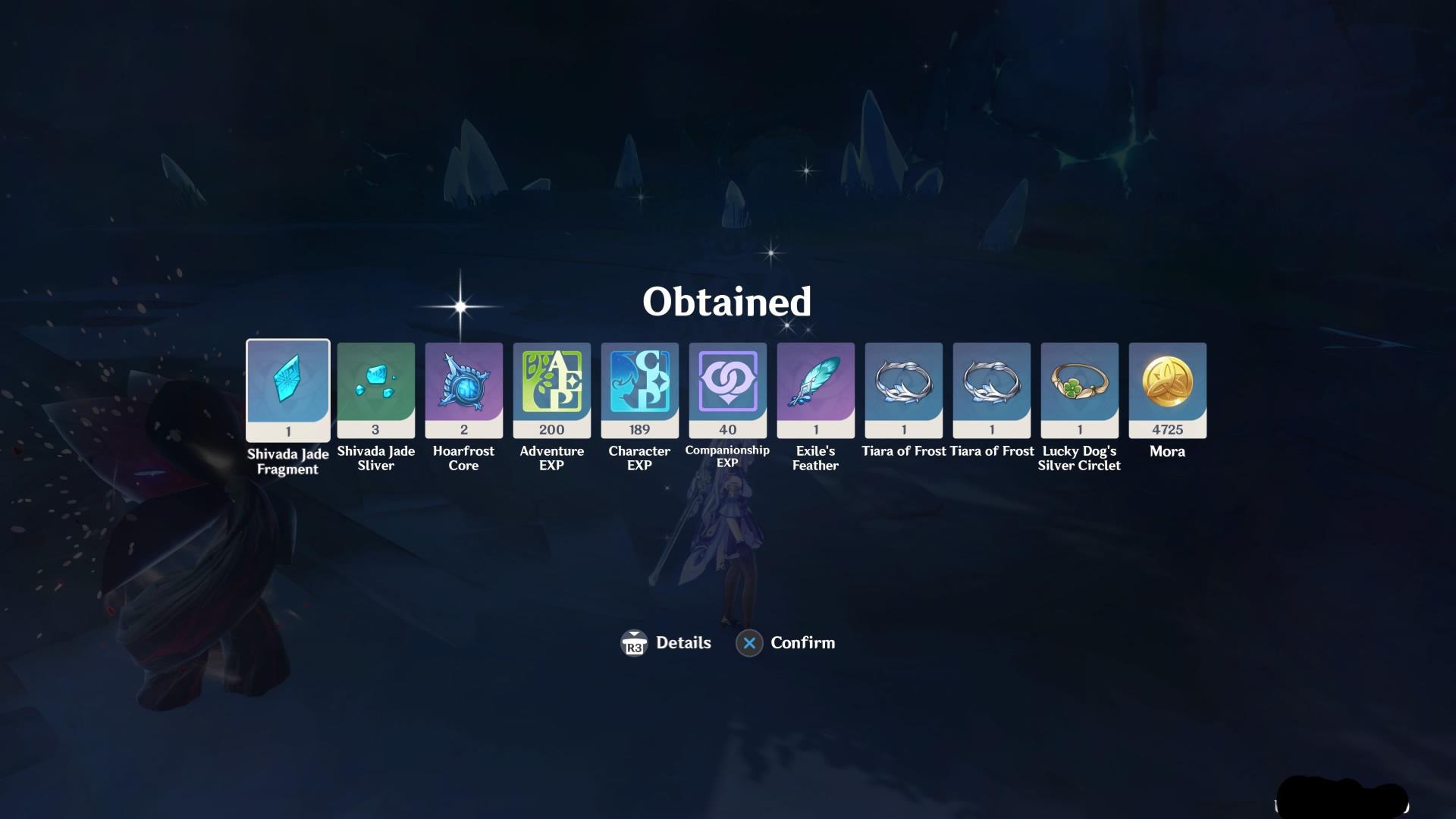1456x819 pixels.
Task: Click the Adventure EXP quantity of 200
Action: (x=552, y=429)
